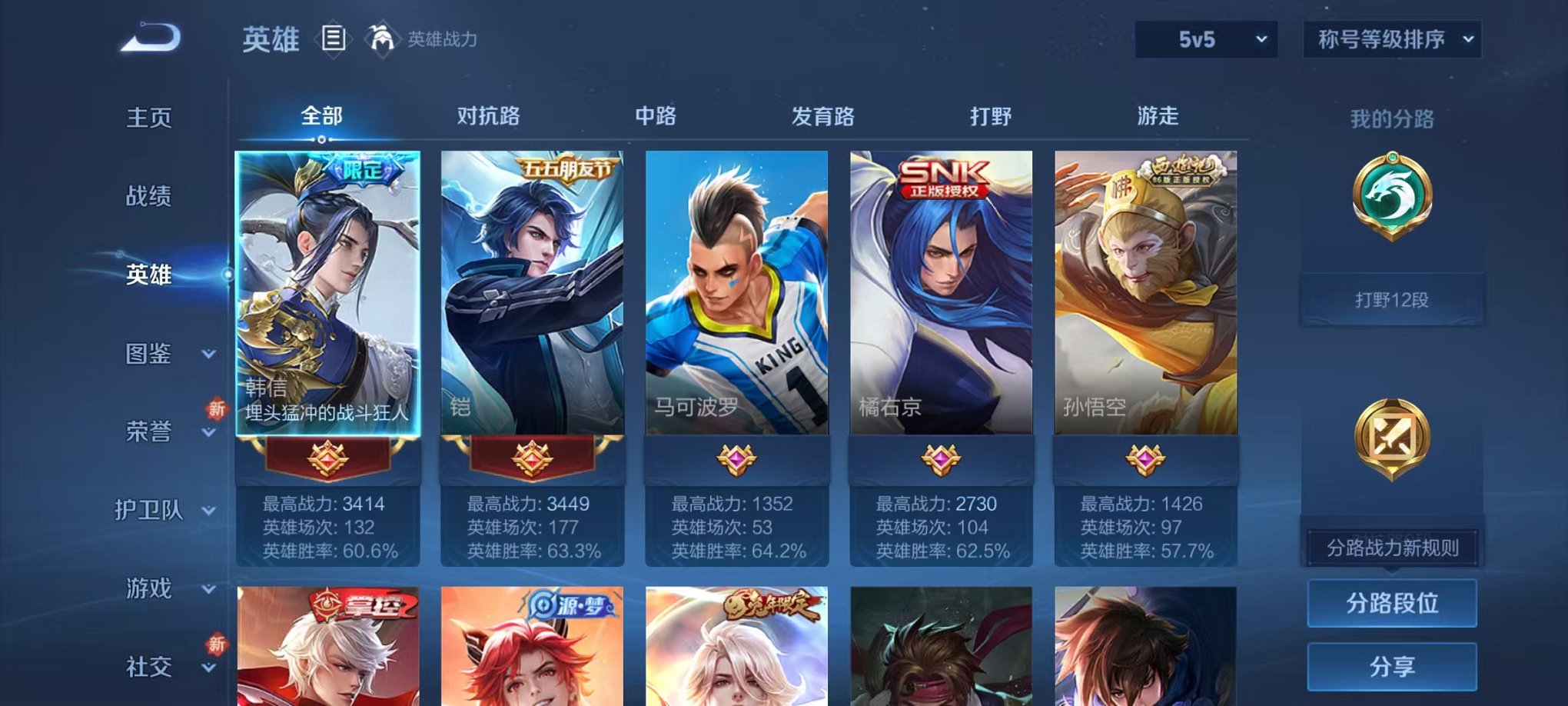Switch to the 打野 lane tab

pyautogui.click(x=991, y=116)
